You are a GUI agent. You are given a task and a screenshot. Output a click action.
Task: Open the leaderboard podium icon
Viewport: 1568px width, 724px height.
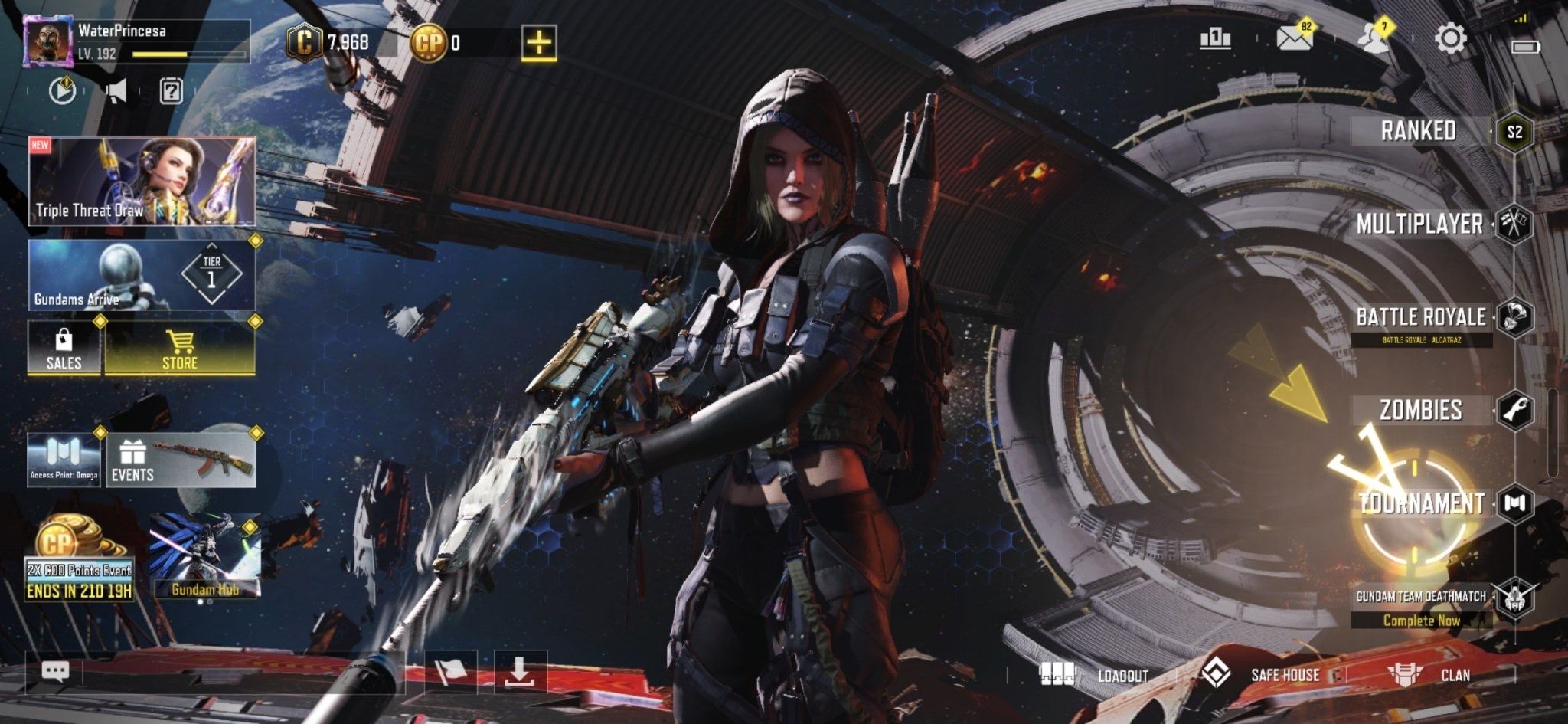tap(1215, 38)
